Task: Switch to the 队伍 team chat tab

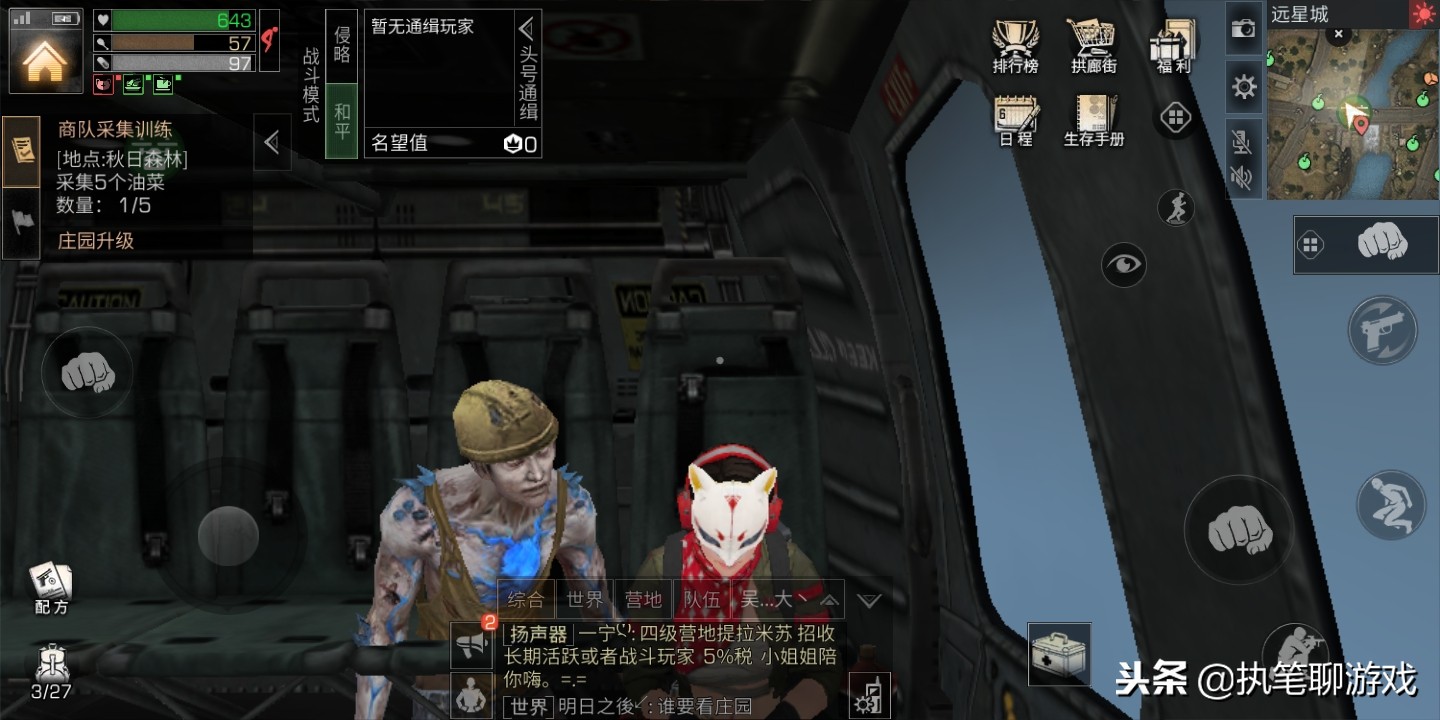Action: click(703, 599)
